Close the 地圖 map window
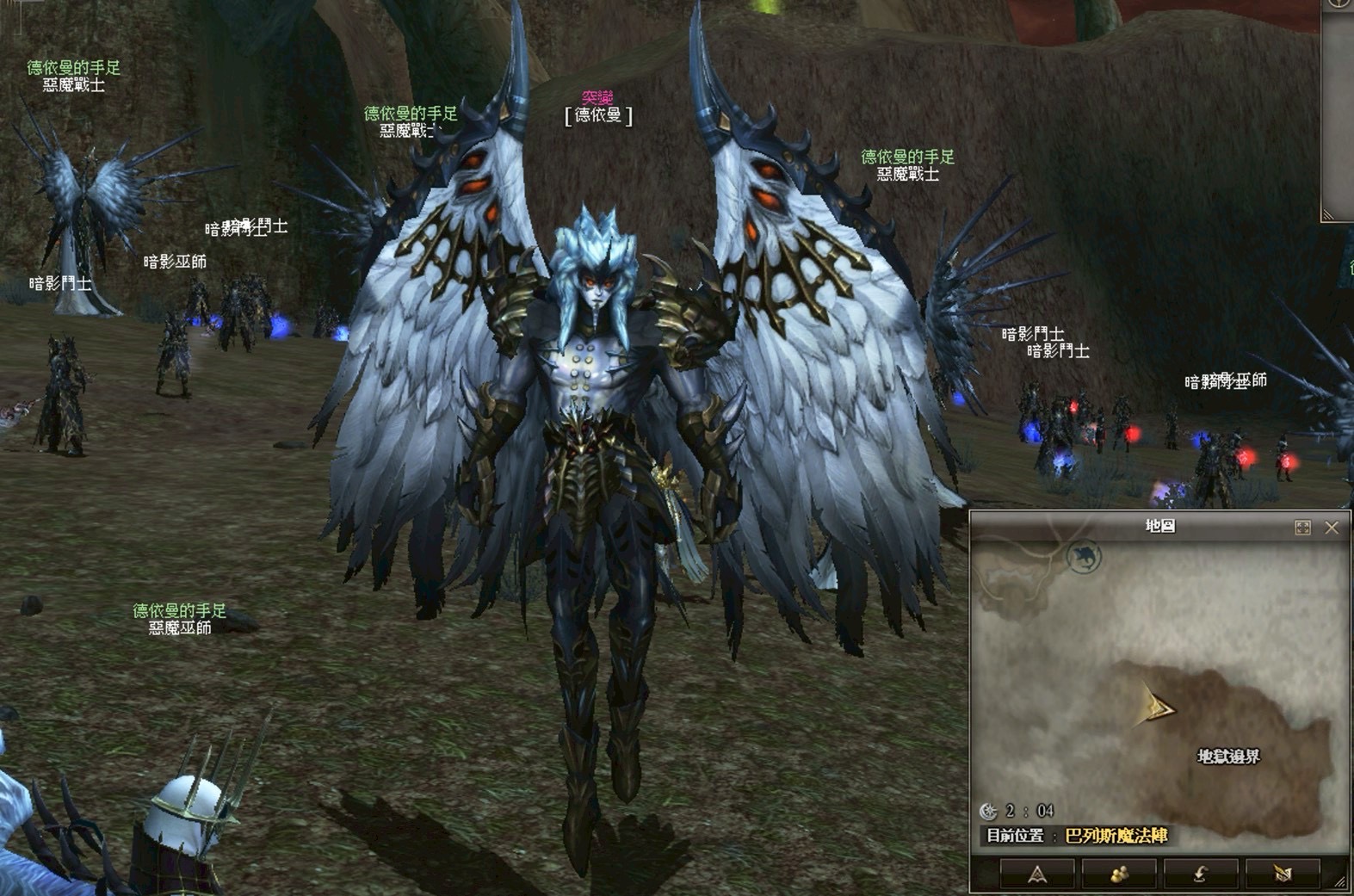 [x=1331, y=528]
